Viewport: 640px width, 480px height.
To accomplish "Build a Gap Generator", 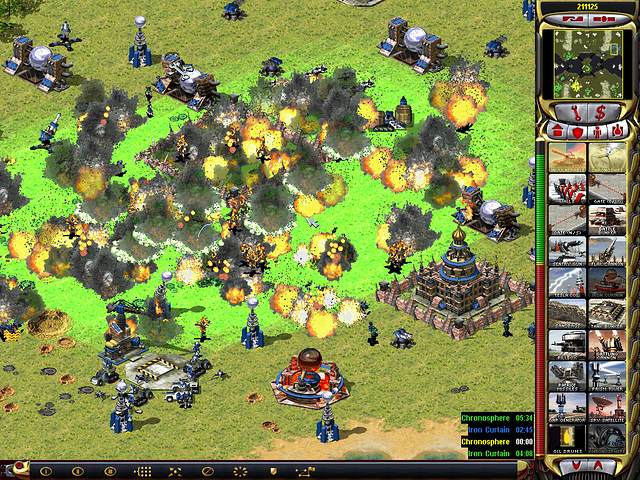I will click(x=568, y=406).
